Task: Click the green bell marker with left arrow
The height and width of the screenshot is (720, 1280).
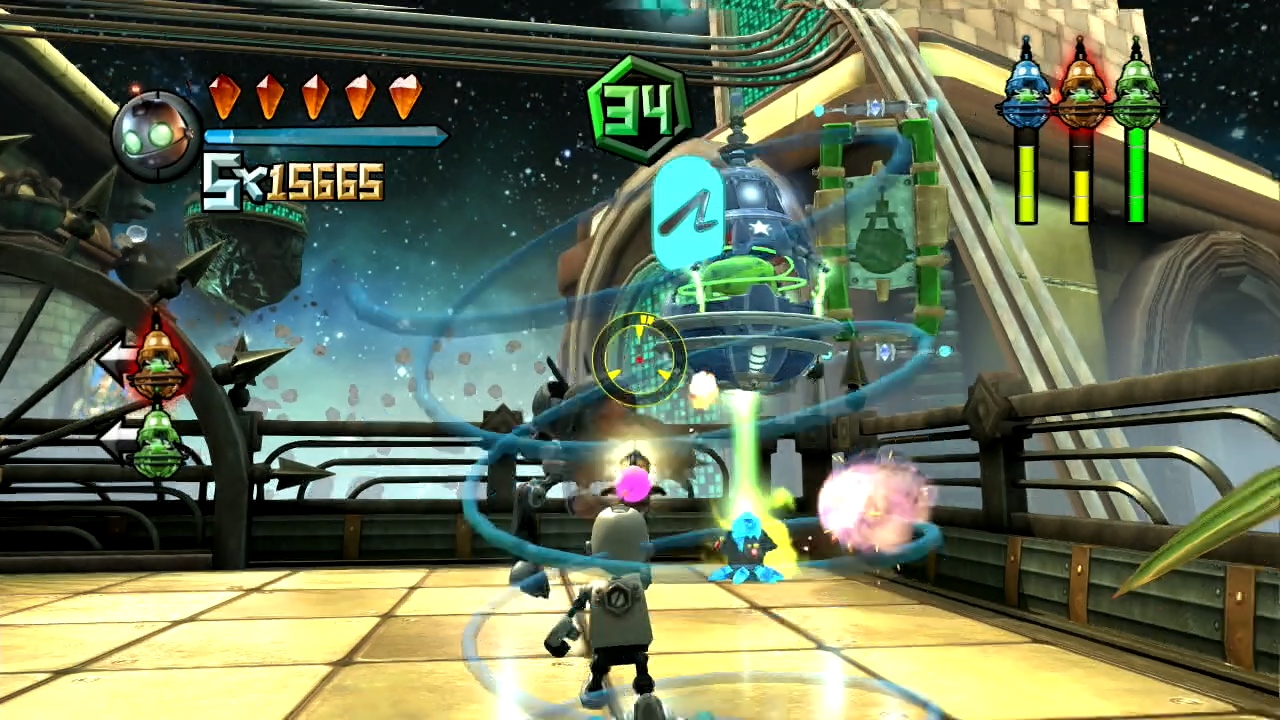Action: [158, 442]
